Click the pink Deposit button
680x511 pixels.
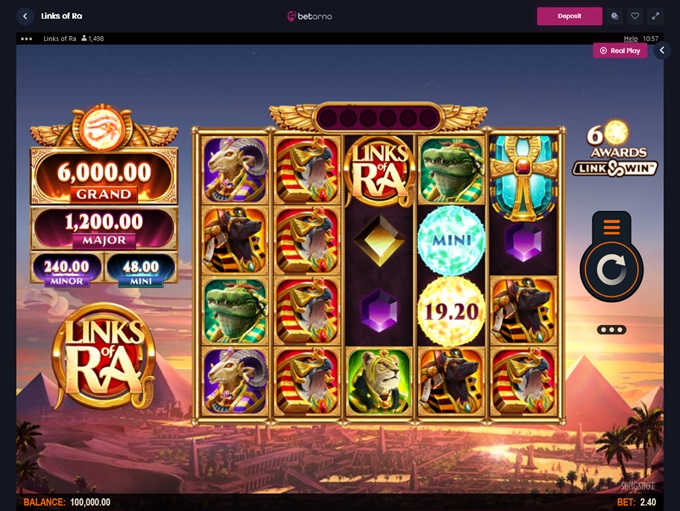click(569, 16)
